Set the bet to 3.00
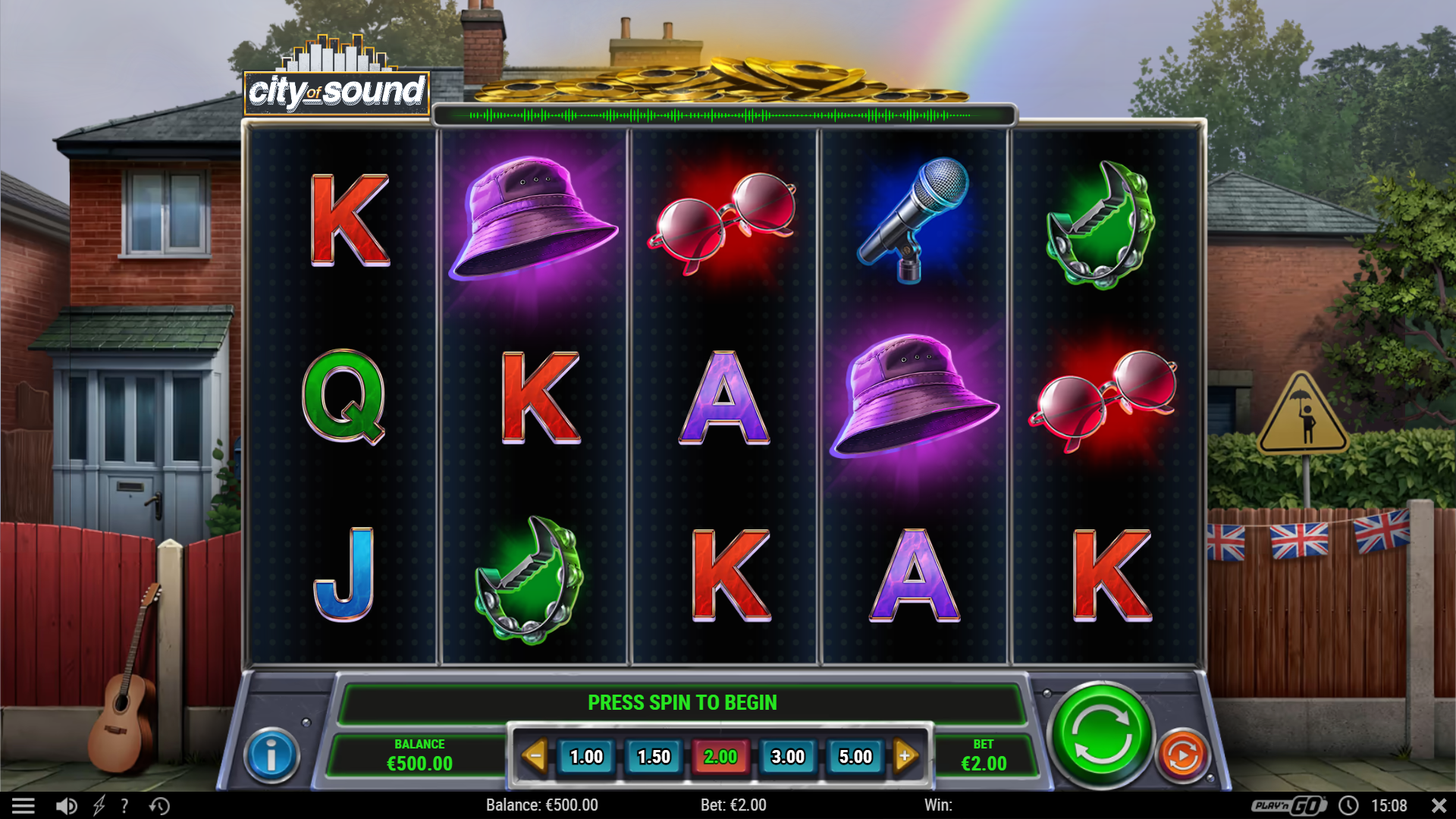 click(x=788, y=757)
